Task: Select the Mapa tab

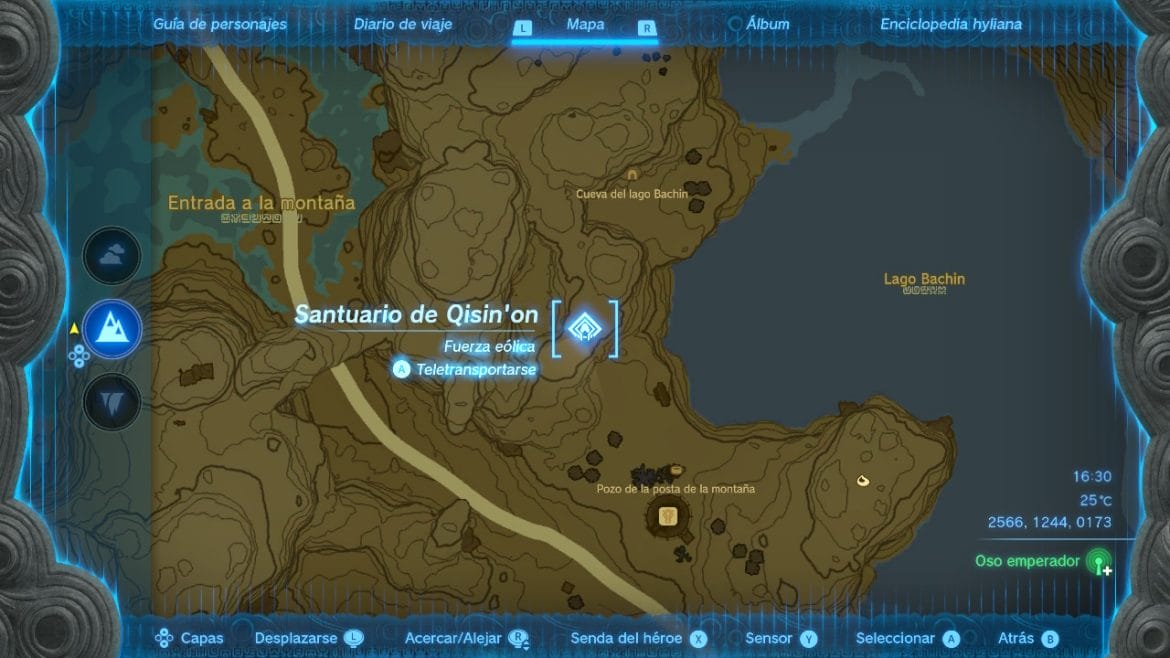Action: point(584,24)
